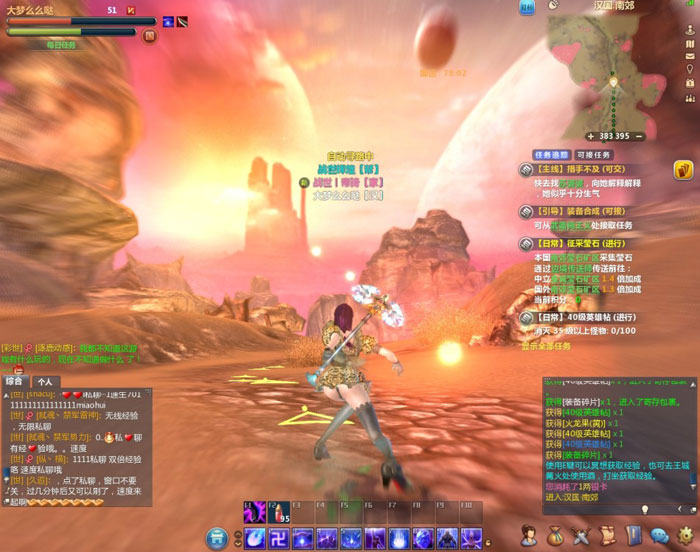Open the blue book menu icon
Image resolution: width=700 pixels, height=552 pixels.
pyautogui.click(x=634, y=537)
